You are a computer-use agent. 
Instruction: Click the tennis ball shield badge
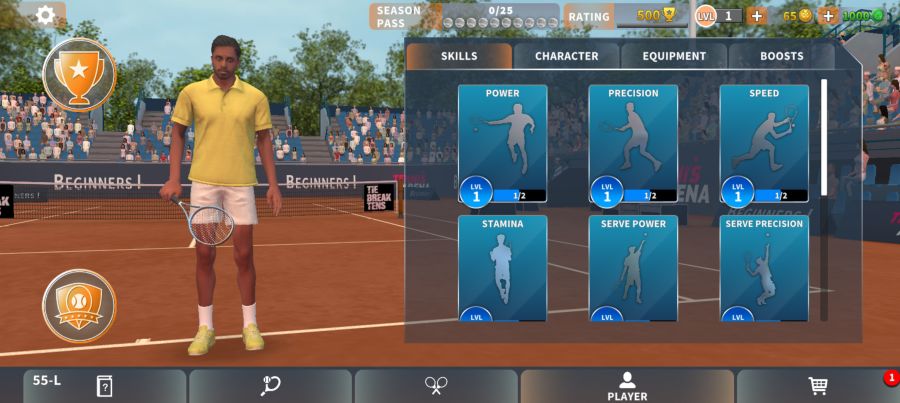coord(79,305)
